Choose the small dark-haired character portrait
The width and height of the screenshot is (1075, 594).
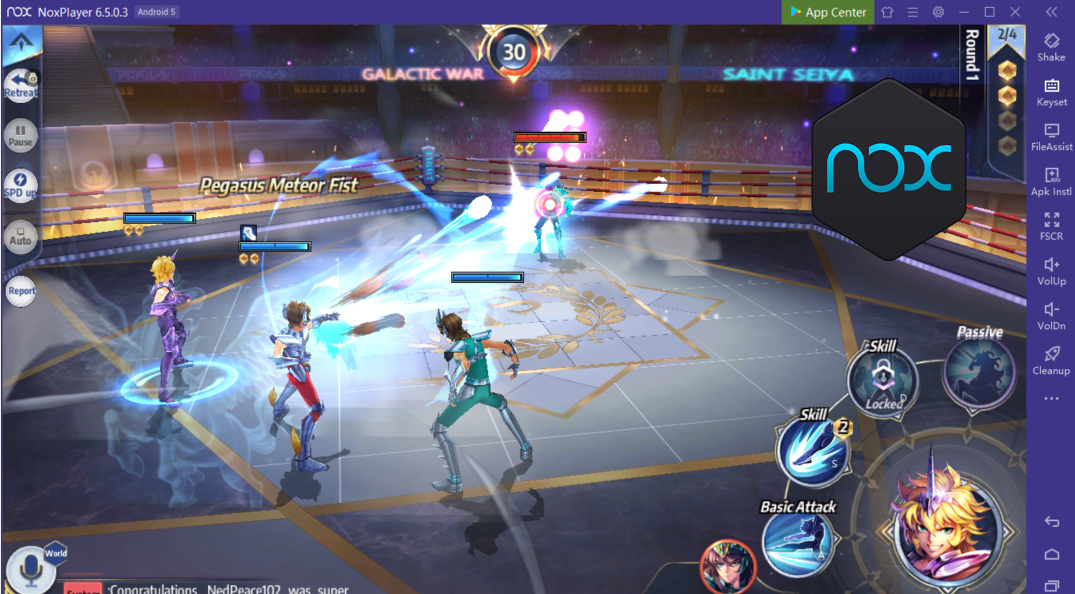pyautogui.click(x=728, y=566)
